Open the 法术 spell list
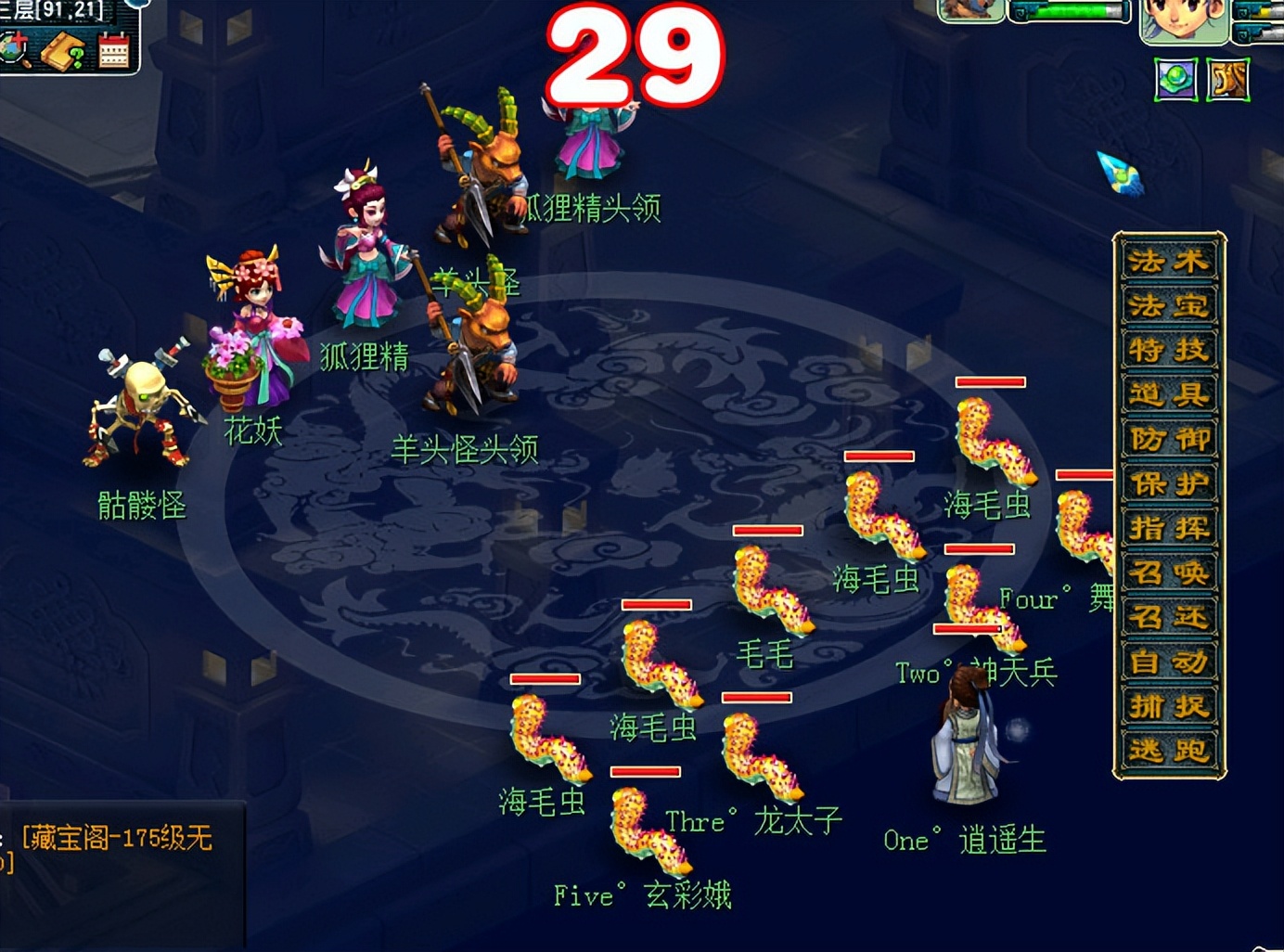Viewport: 1284px width, 952px height. click(x=1168, y=262)
